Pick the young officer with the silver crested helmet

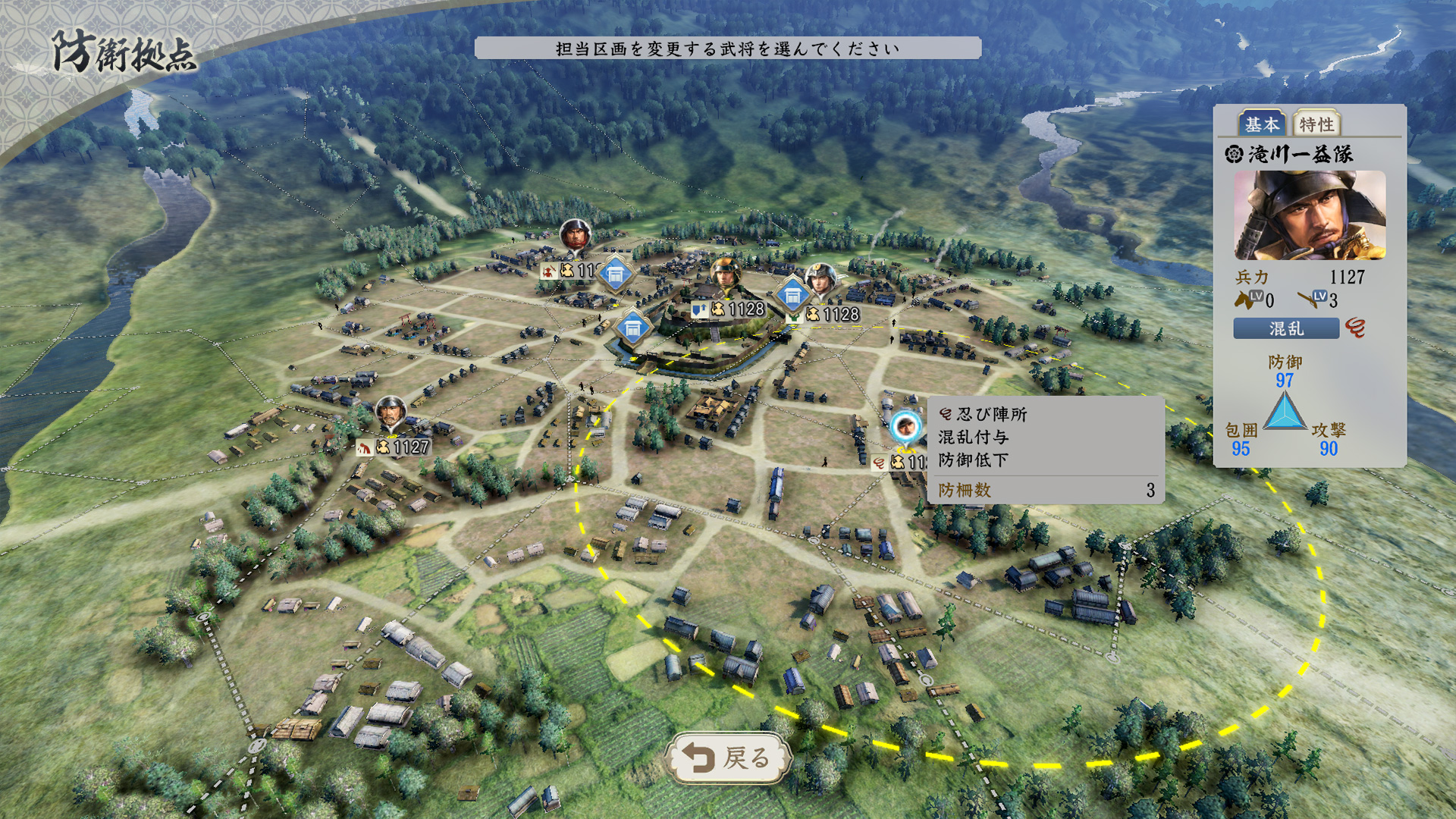[x=820, y=279]
